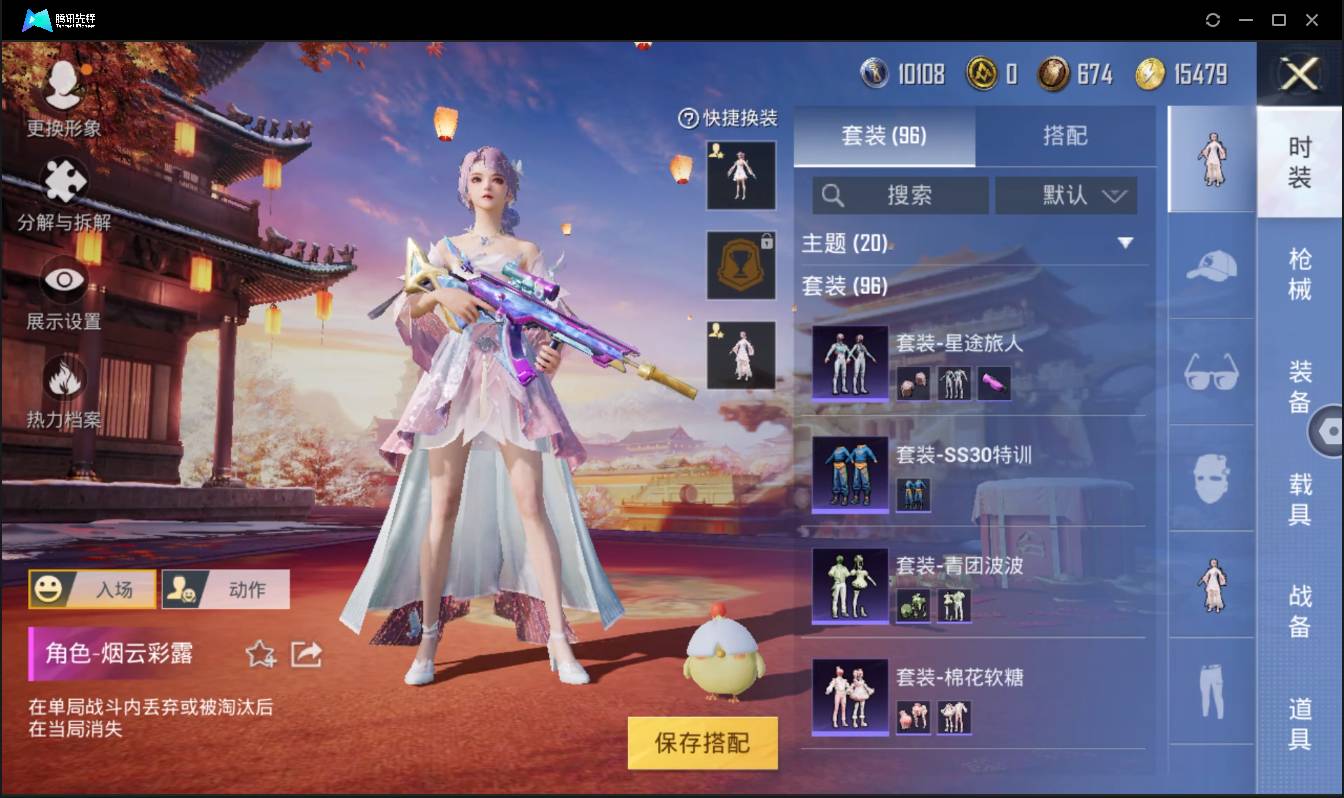Screen dimensions: 1344x798
Task: Click the 搜索 search bar
Action: (x=900, y=196)
